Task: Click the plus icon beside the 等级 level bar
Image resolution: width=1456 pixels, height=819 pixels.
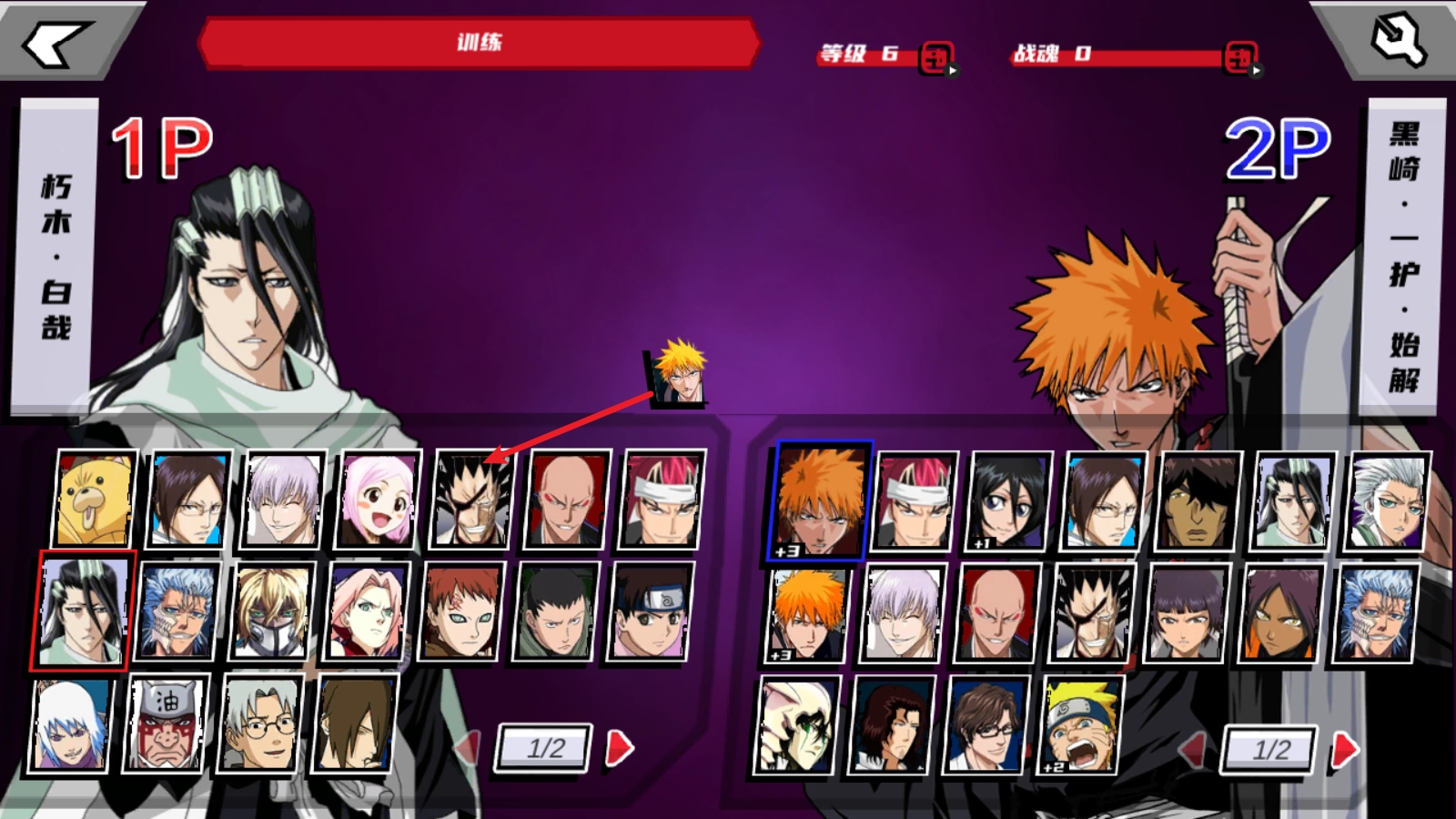Action: (x=934, y=56)
